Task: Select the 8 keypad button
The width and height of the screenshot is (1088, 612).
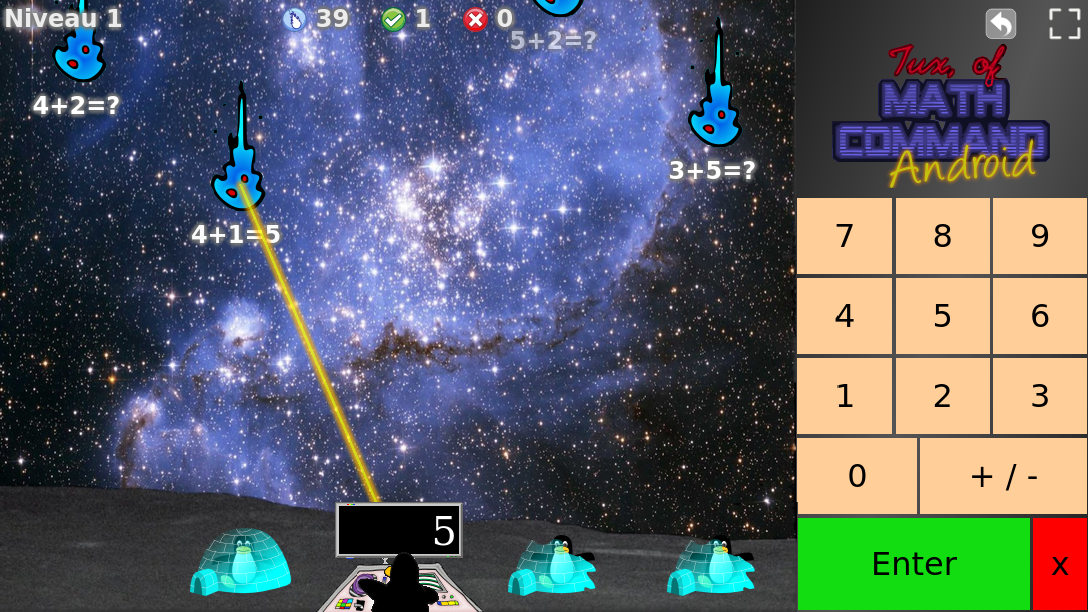Action: pyautogui.click(x=942, y=236)
